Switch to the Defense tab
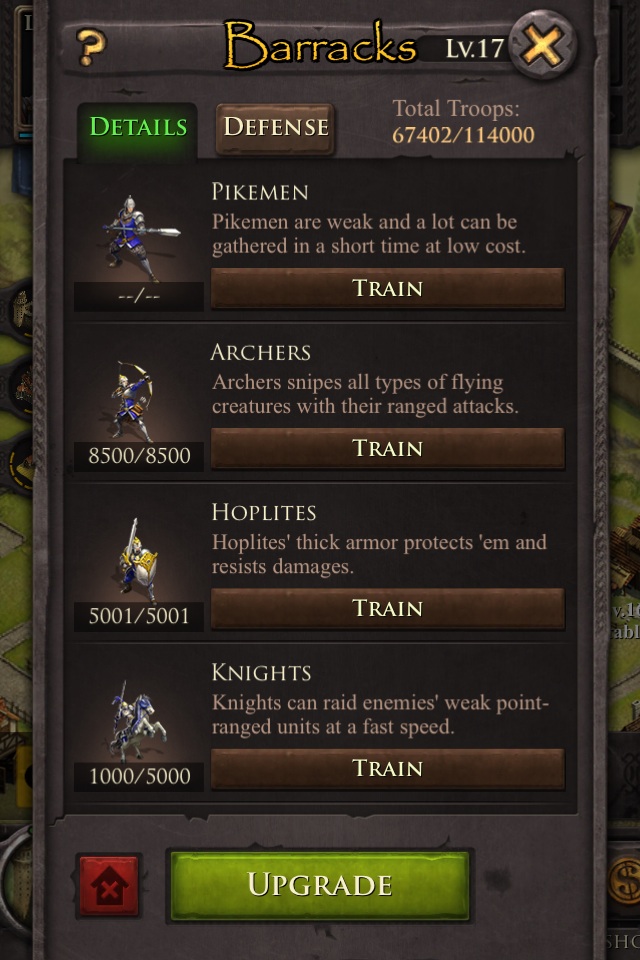 point(275,127)
